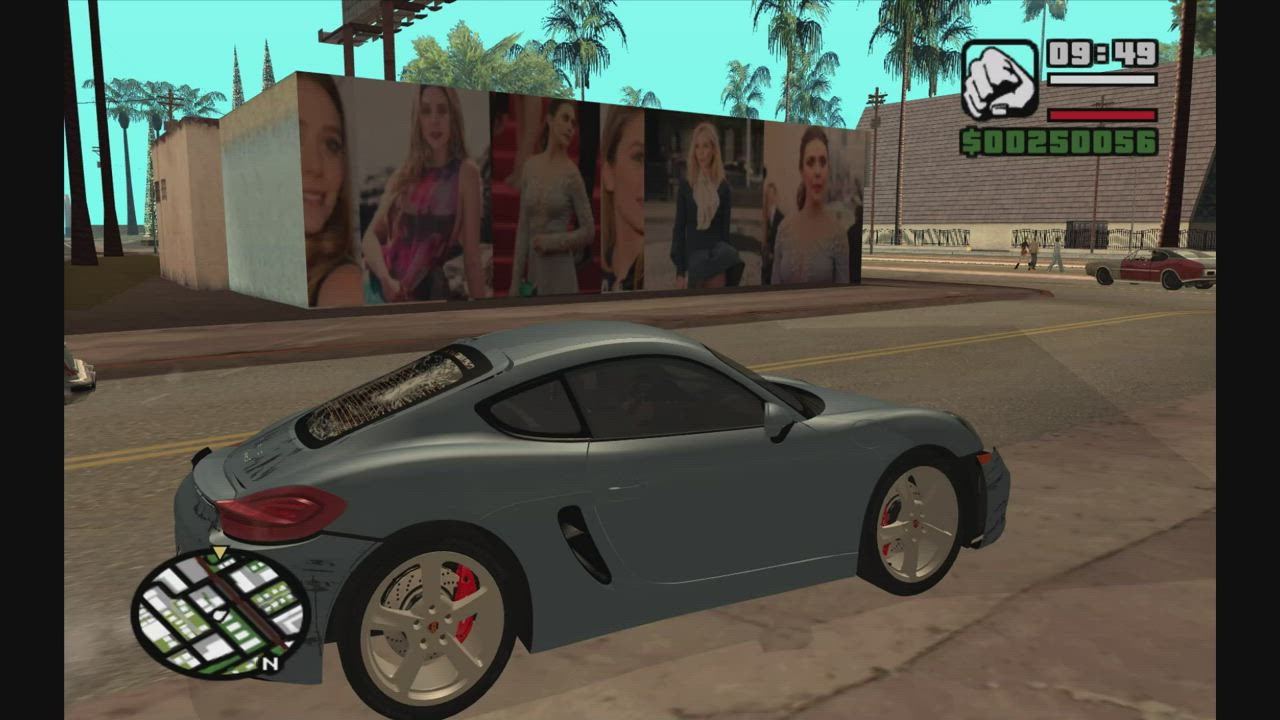
Task: Click the red health bar under the clock
Action: (x=1102, y=115)
